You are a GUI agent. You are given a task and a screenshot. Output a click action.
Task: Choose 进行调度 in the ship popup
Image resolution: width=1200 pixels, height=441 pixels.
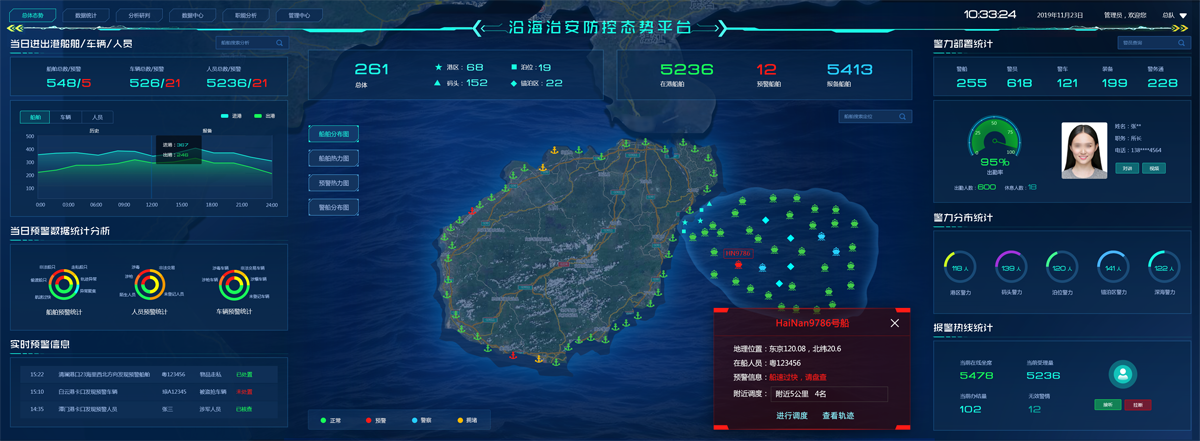(792, 415)
